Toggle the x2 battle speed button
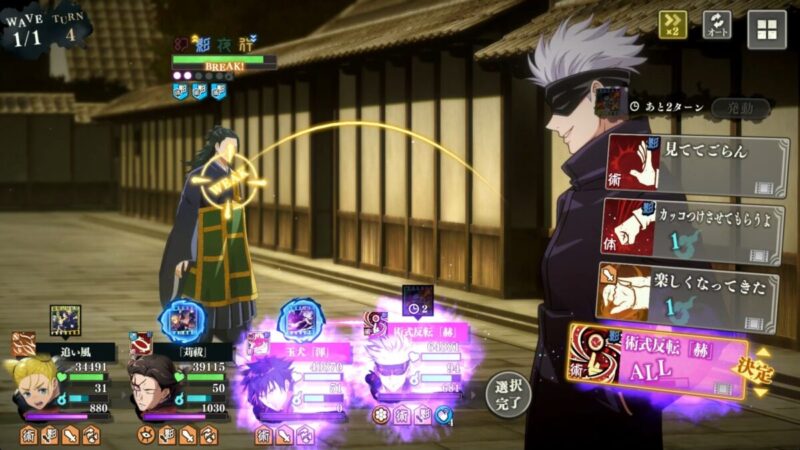 (672, 26)
